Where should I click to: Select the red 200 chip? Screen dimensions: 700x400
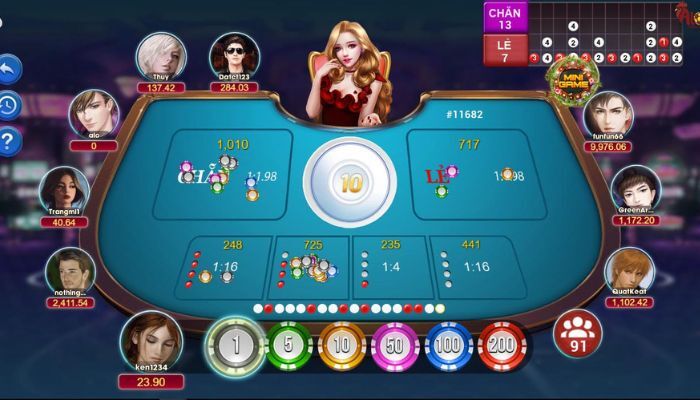click(x=502, y=347)
